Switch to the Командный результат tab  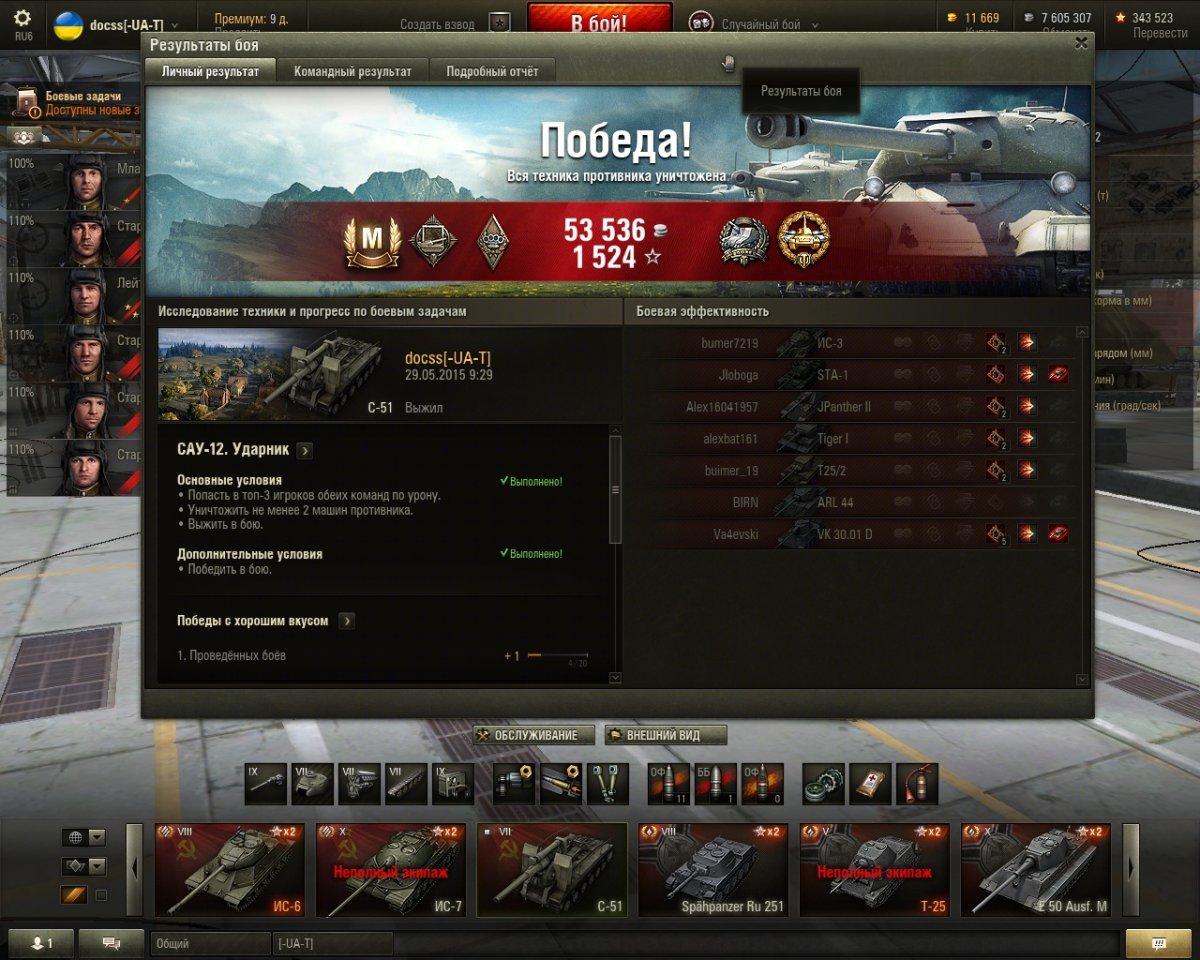pos(352,71)
